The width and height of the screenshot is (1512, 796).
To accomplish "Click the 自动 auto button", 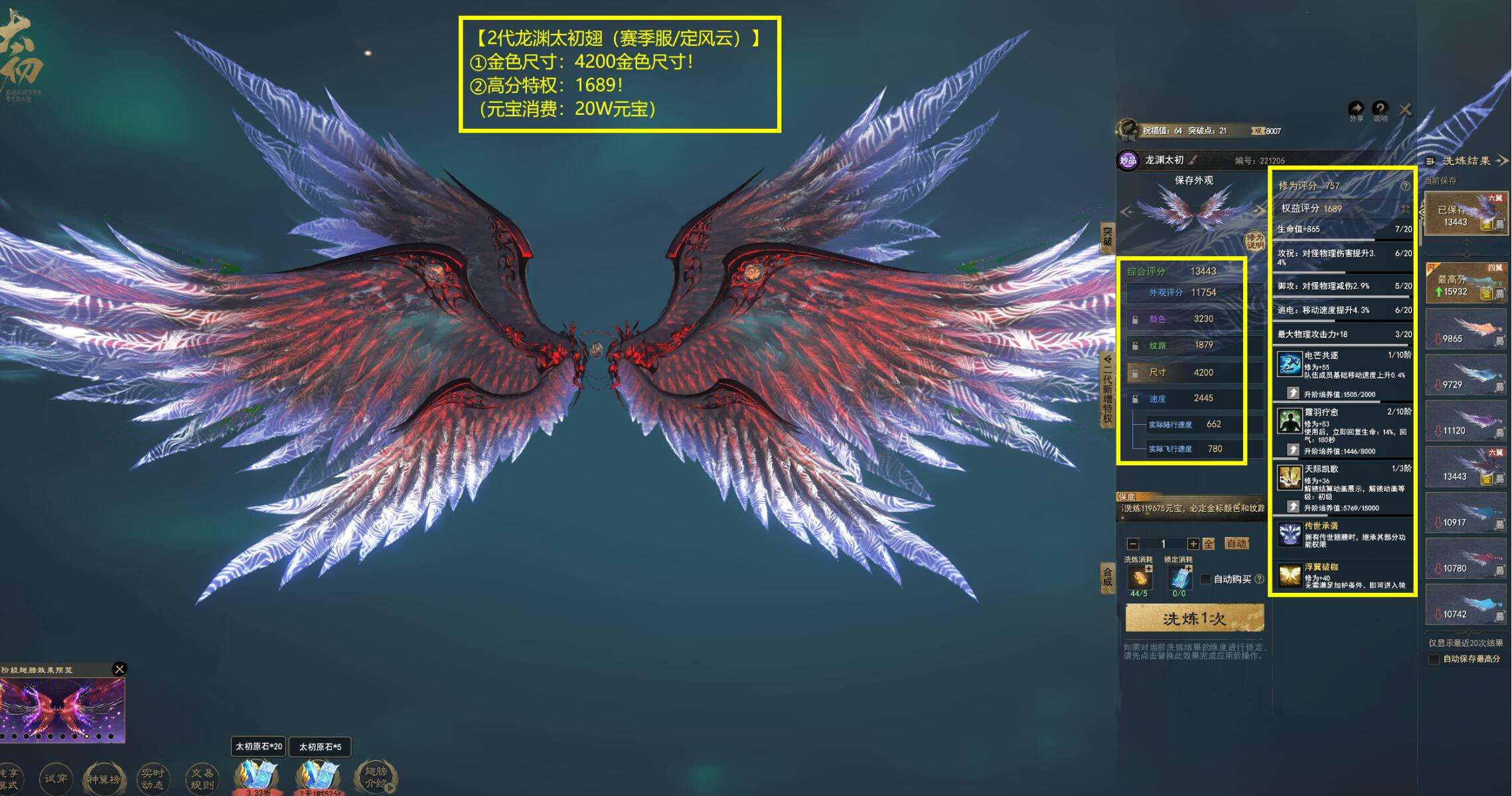I will click(x=1238, y=544).
